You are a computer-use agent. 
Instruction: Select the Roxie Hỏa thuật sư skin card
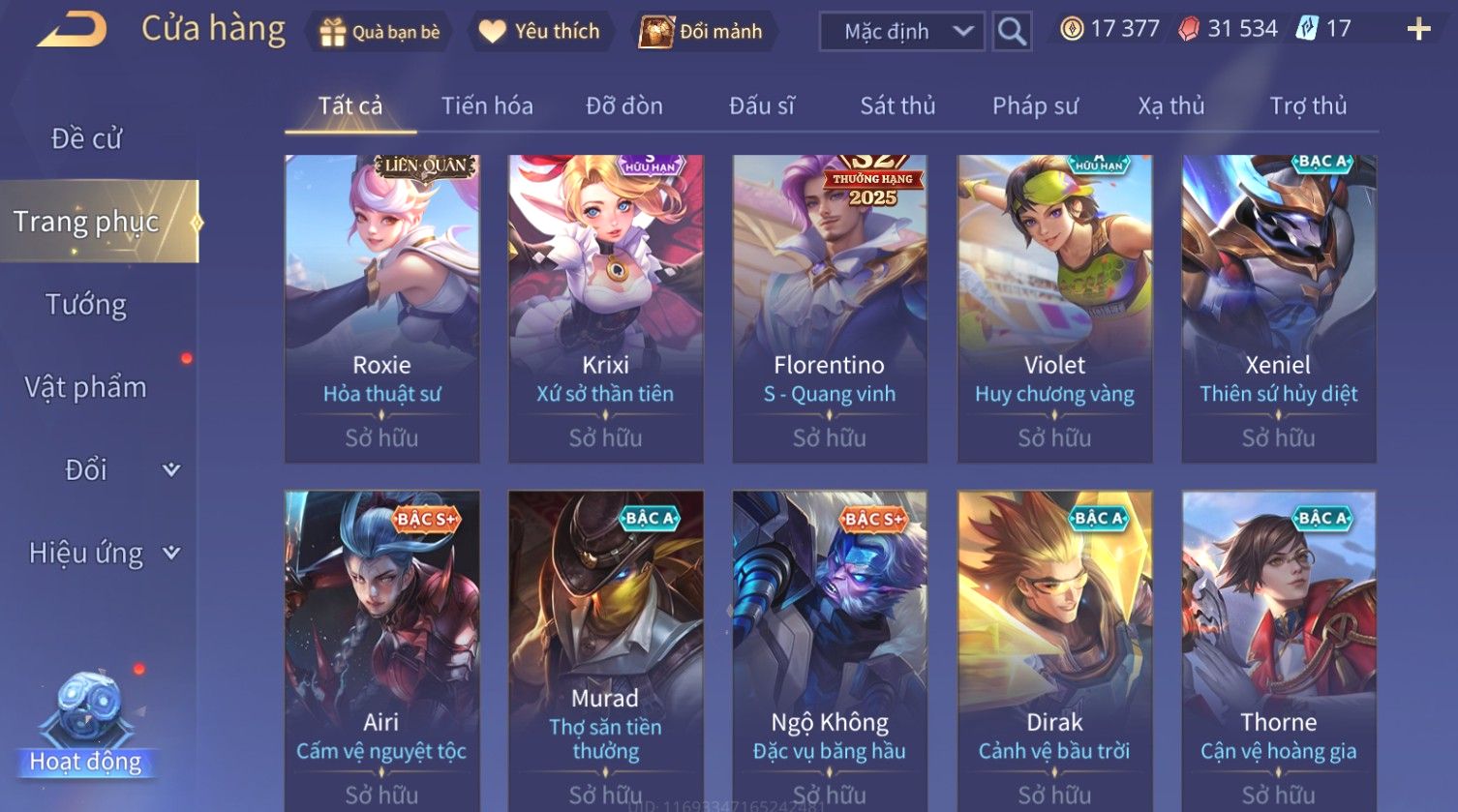point(381,308)
